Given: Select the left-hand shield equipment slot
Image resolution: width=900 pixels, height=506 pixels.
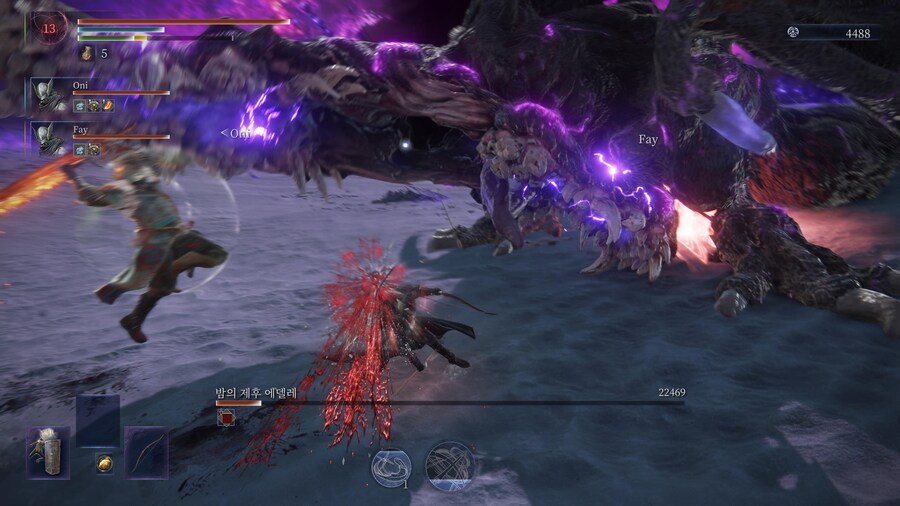Looking at the screenshot, I should click(x=48, y=452).
